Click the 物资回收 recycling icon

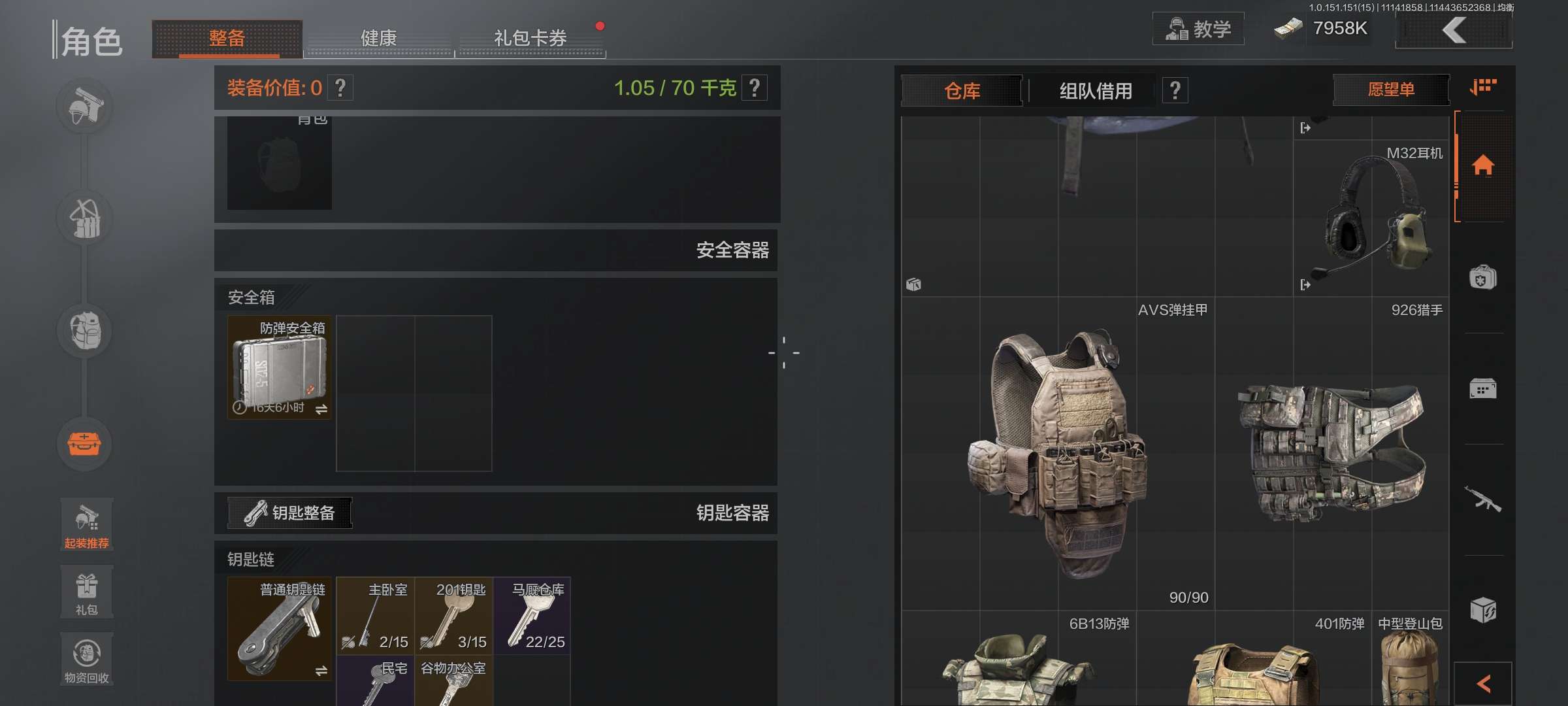86,657
